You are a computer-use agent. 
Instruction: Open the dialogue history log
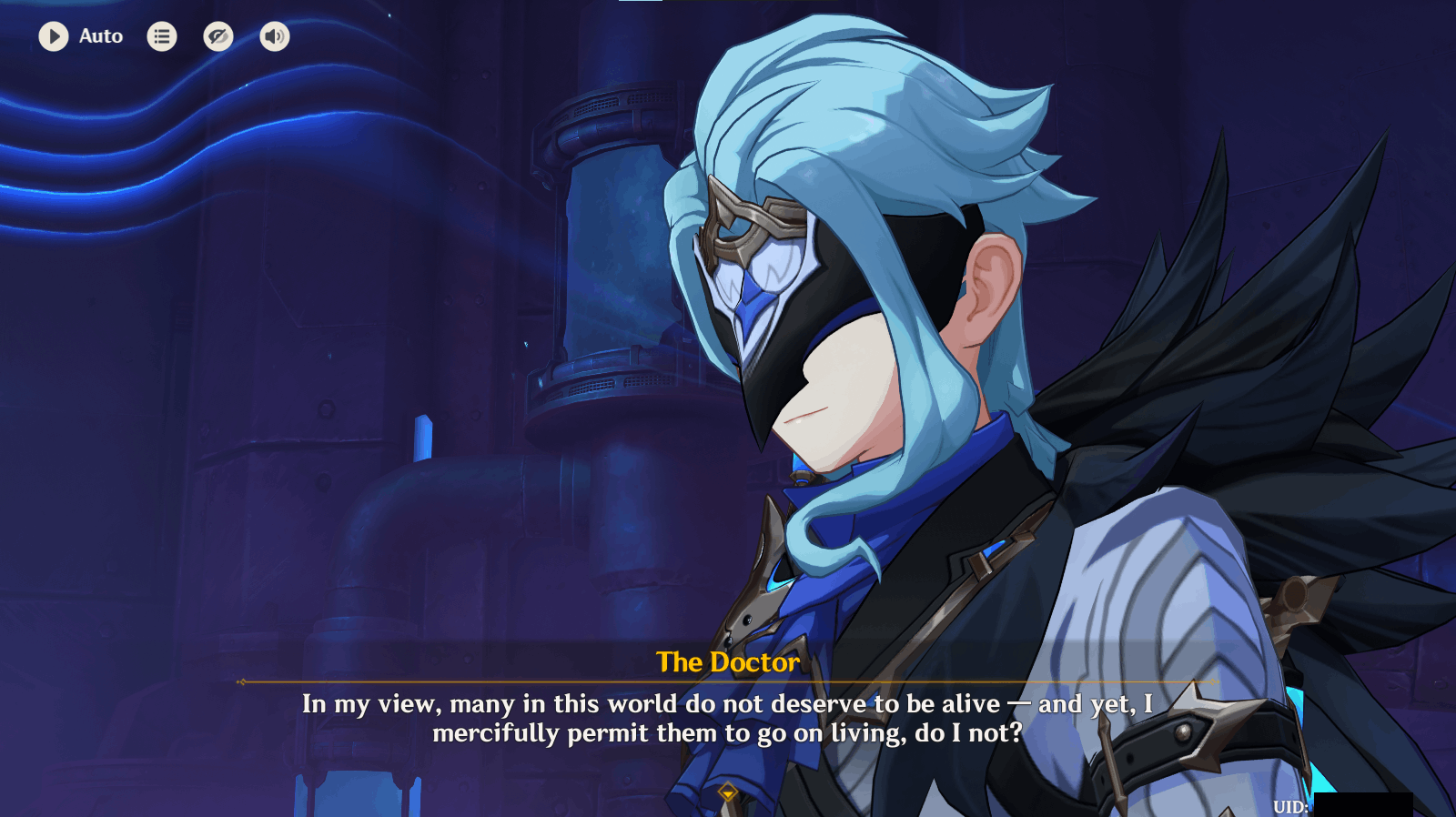[162, 36]
